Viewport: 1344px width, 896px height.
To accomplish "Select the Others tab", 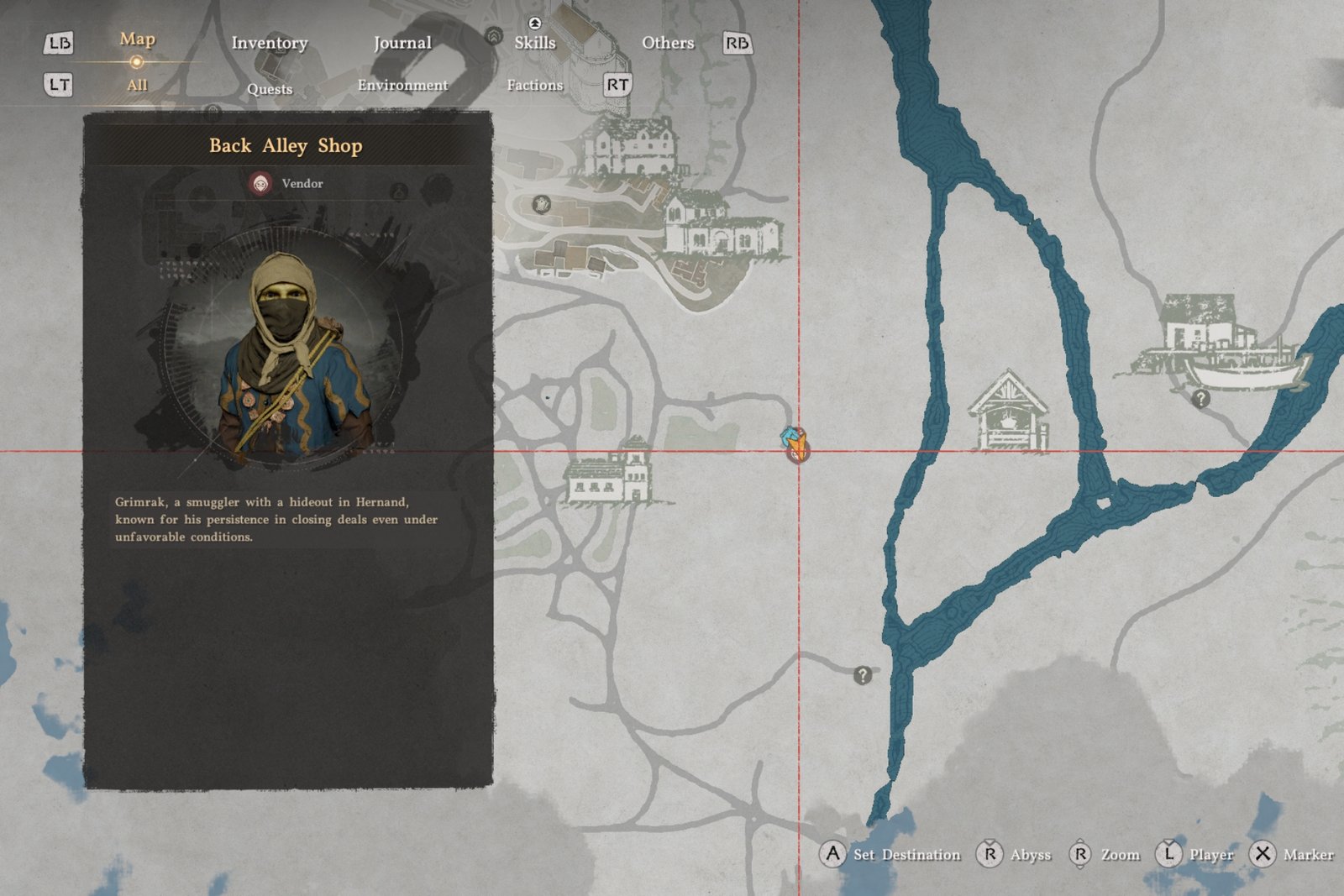I will pos(668,43).
